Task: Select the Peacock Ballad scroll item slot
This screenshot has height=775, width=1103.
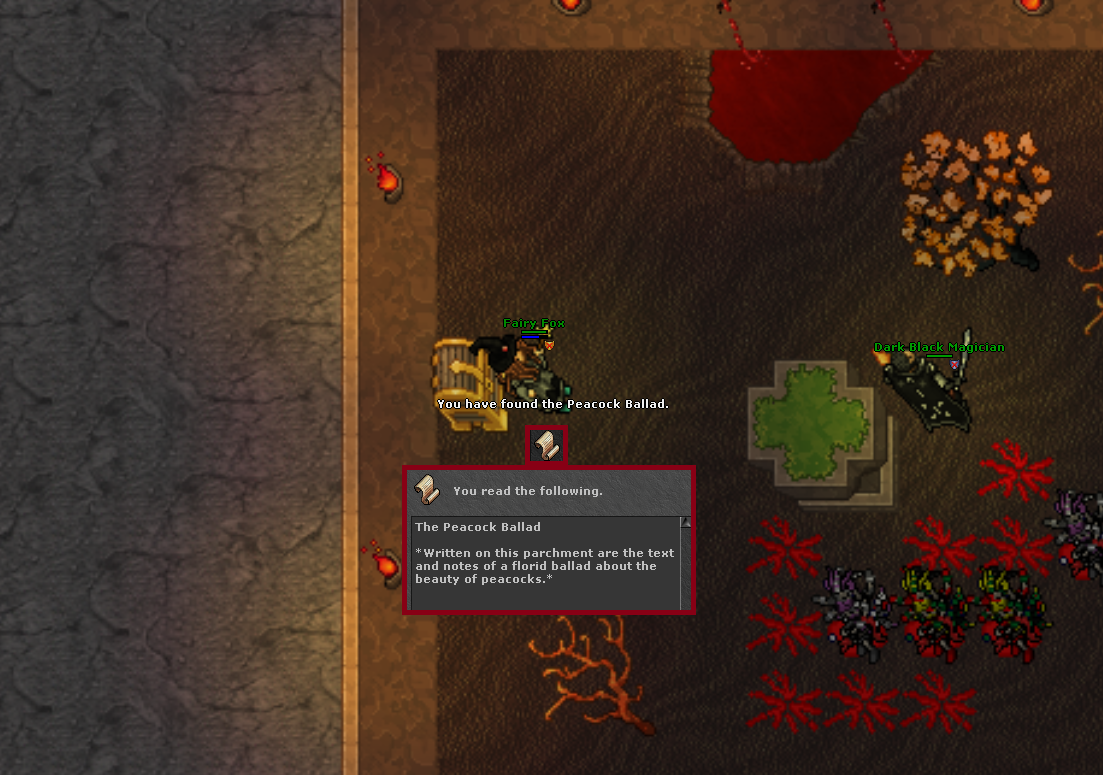Action: point(546,445)
